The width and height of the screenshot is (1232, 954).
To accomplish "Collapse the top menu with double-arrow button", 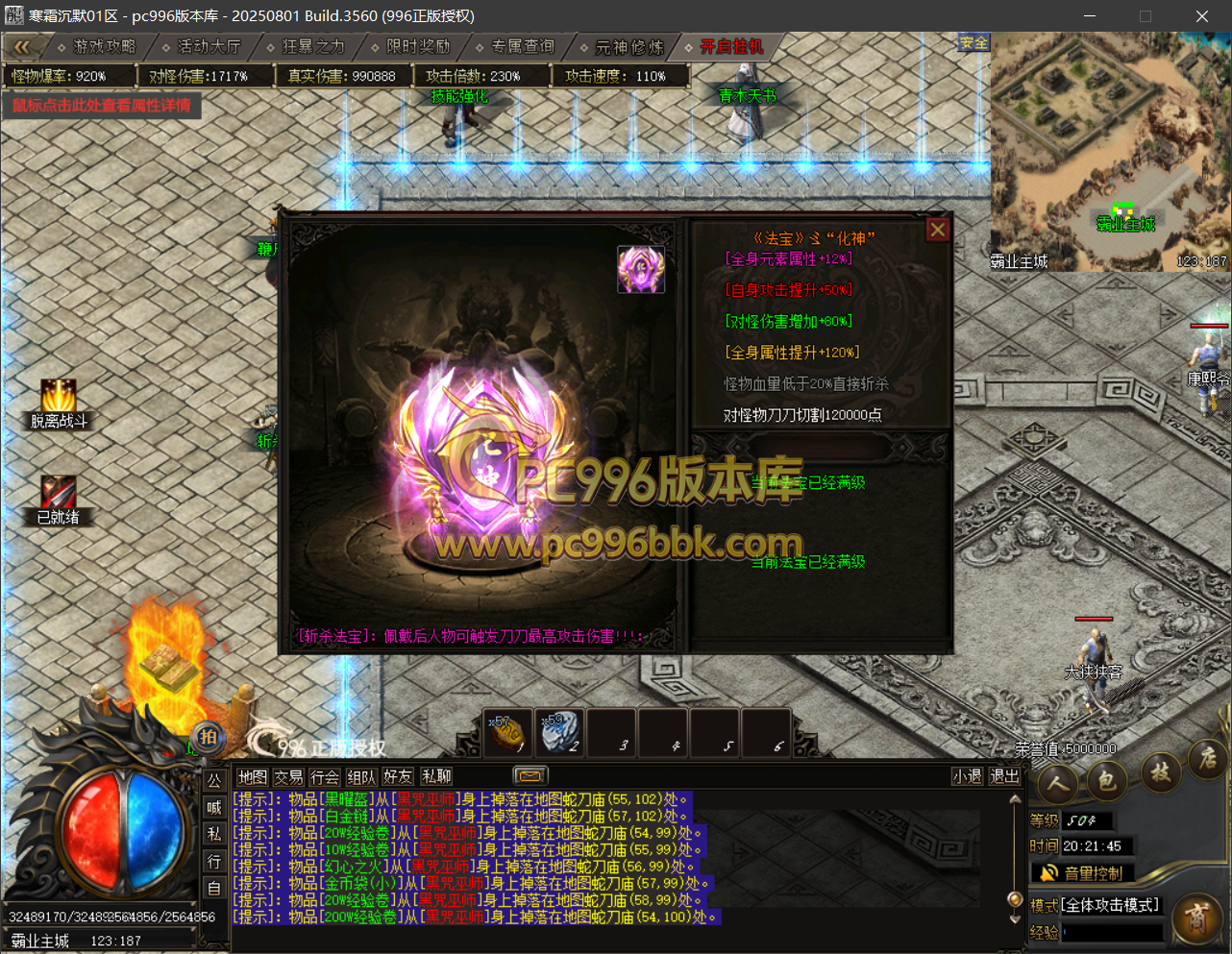I will 22,46.
